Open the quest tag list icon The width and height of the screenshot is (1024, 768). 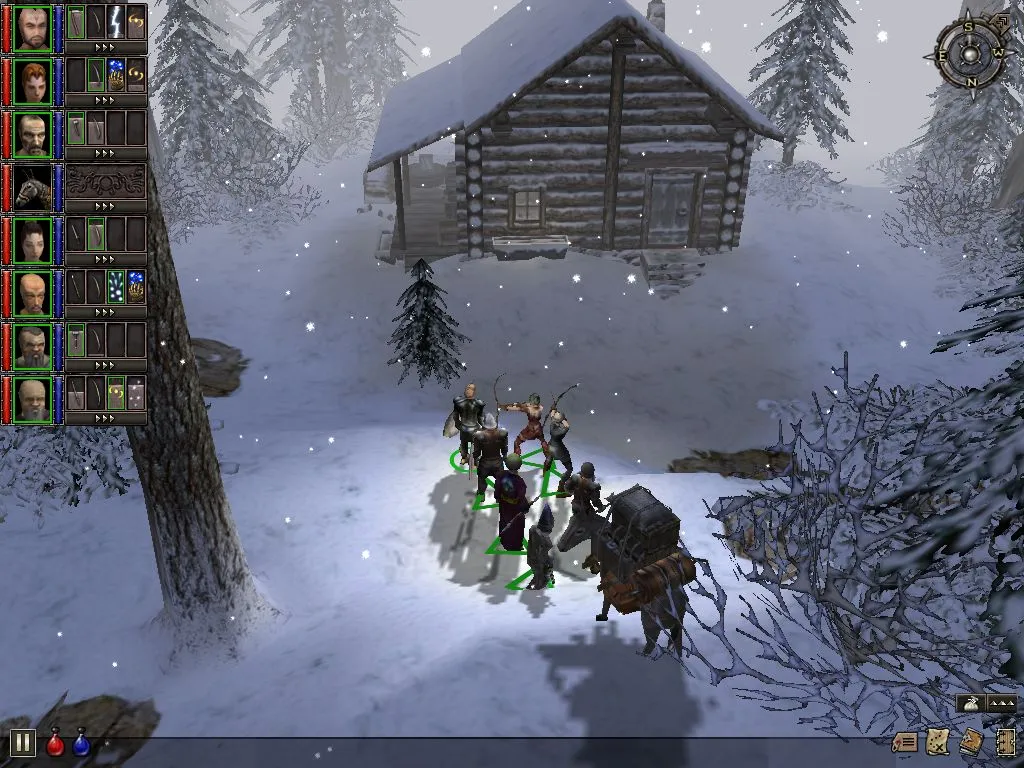coord(905,742)
